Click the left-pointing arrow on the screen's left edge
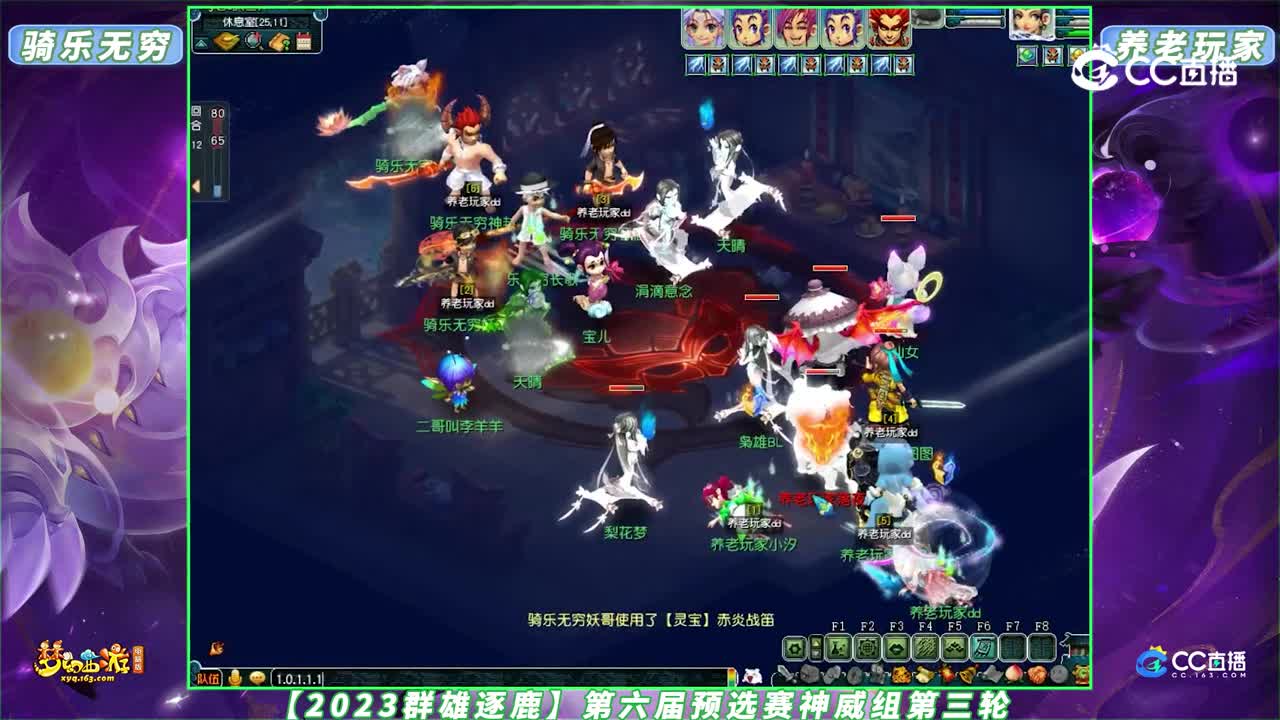Image resolution: width=1280 pixels, height=720 pixels. [x=198, y=185]
